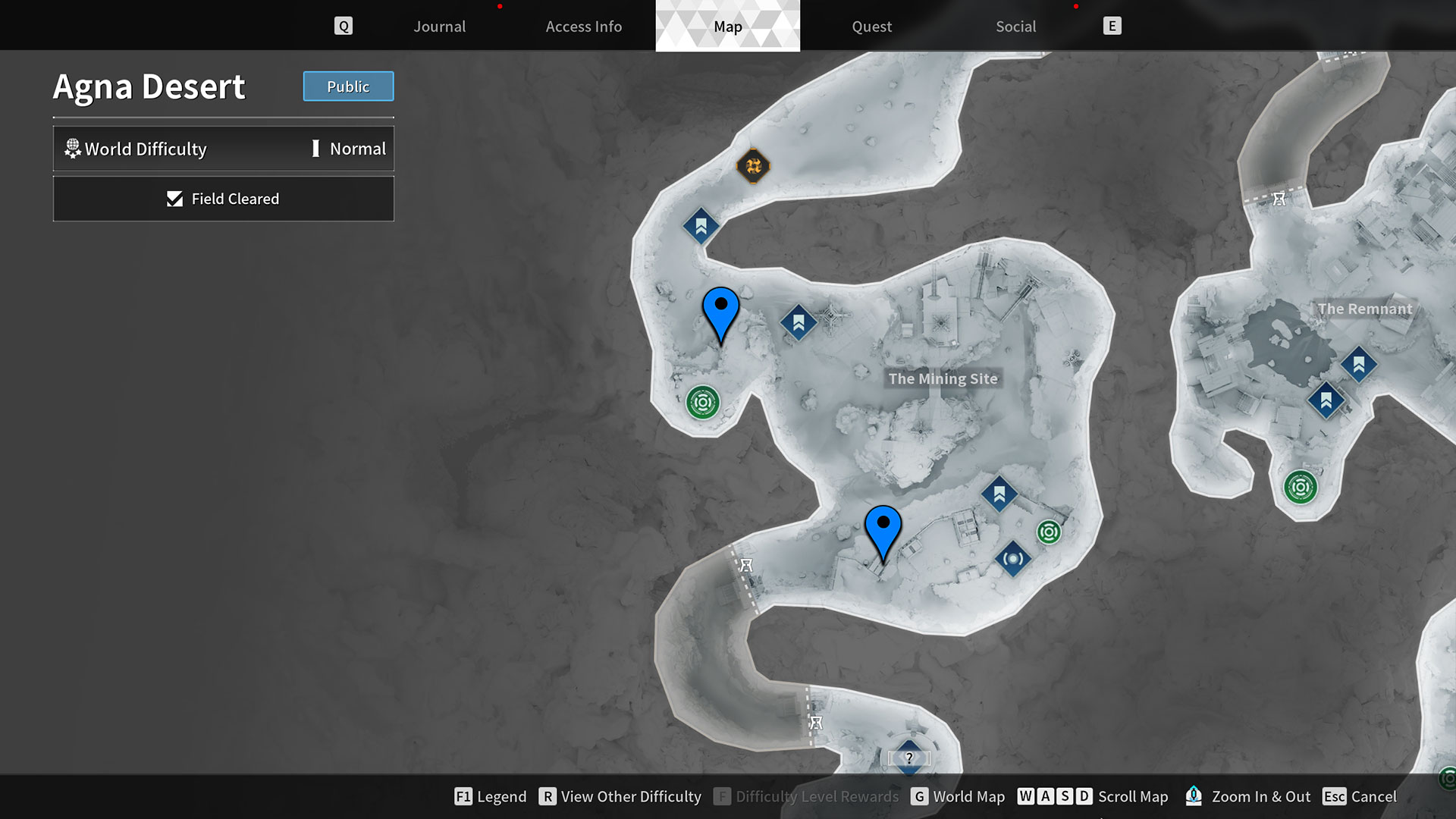Screen dimensions: 1456x819
Task: Open the green reactor icon on the western peninsula
Action: click(704, 403)
